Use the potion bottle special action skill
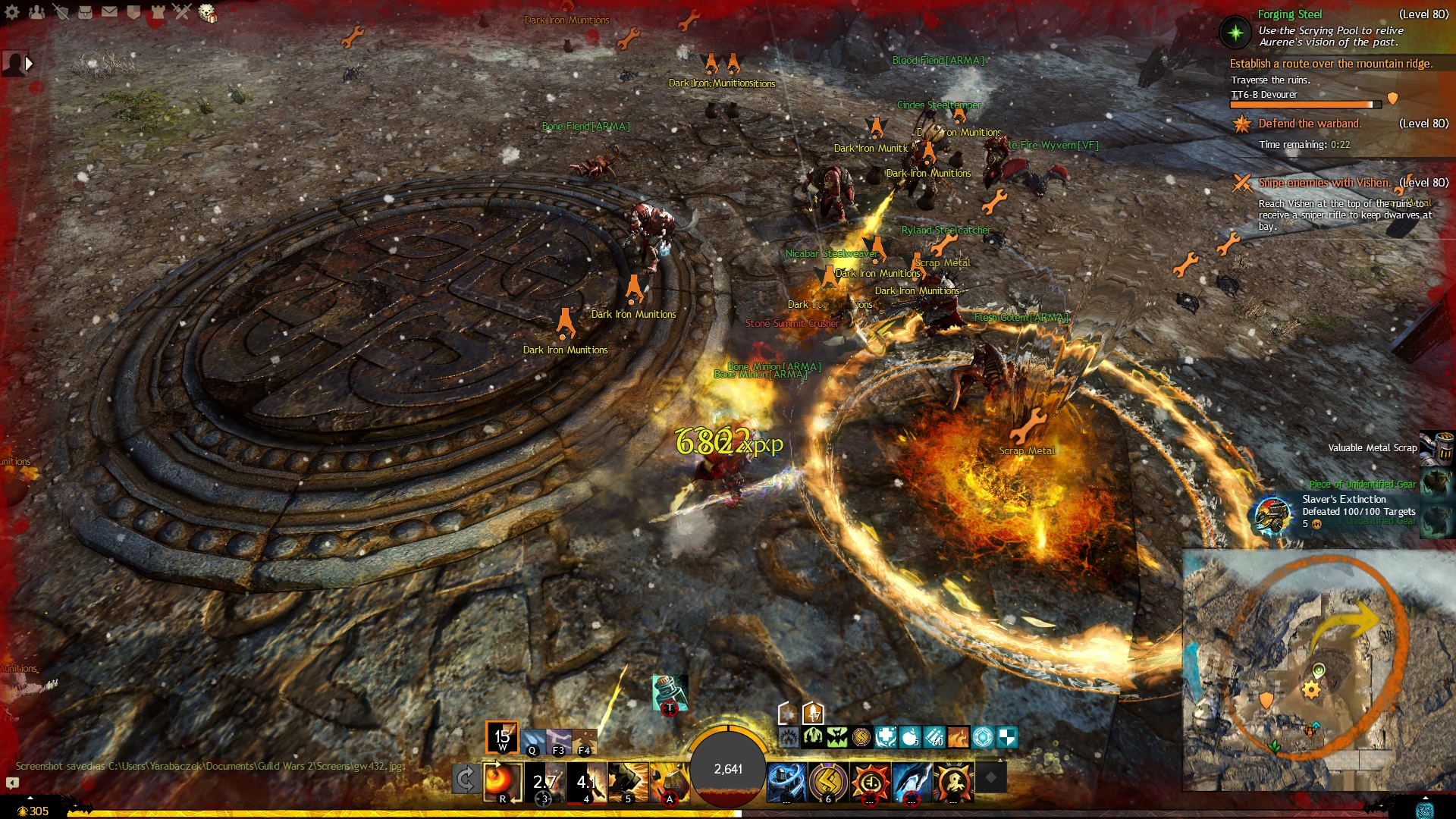The height and width of the screenshot is (819, 1456). coord(669,692)
